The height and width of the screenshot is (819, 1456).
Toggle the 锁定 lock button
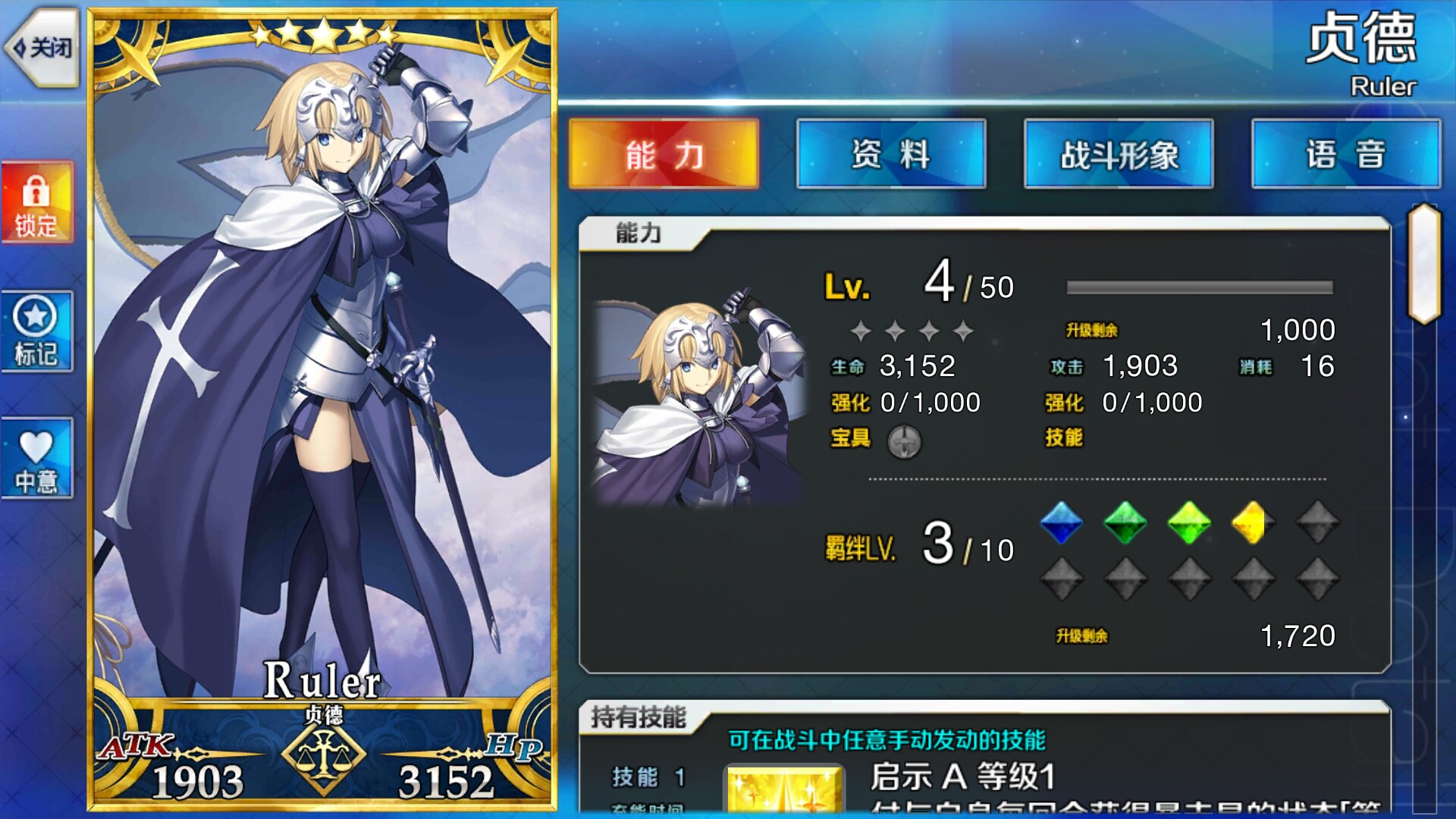click(37, 203)
